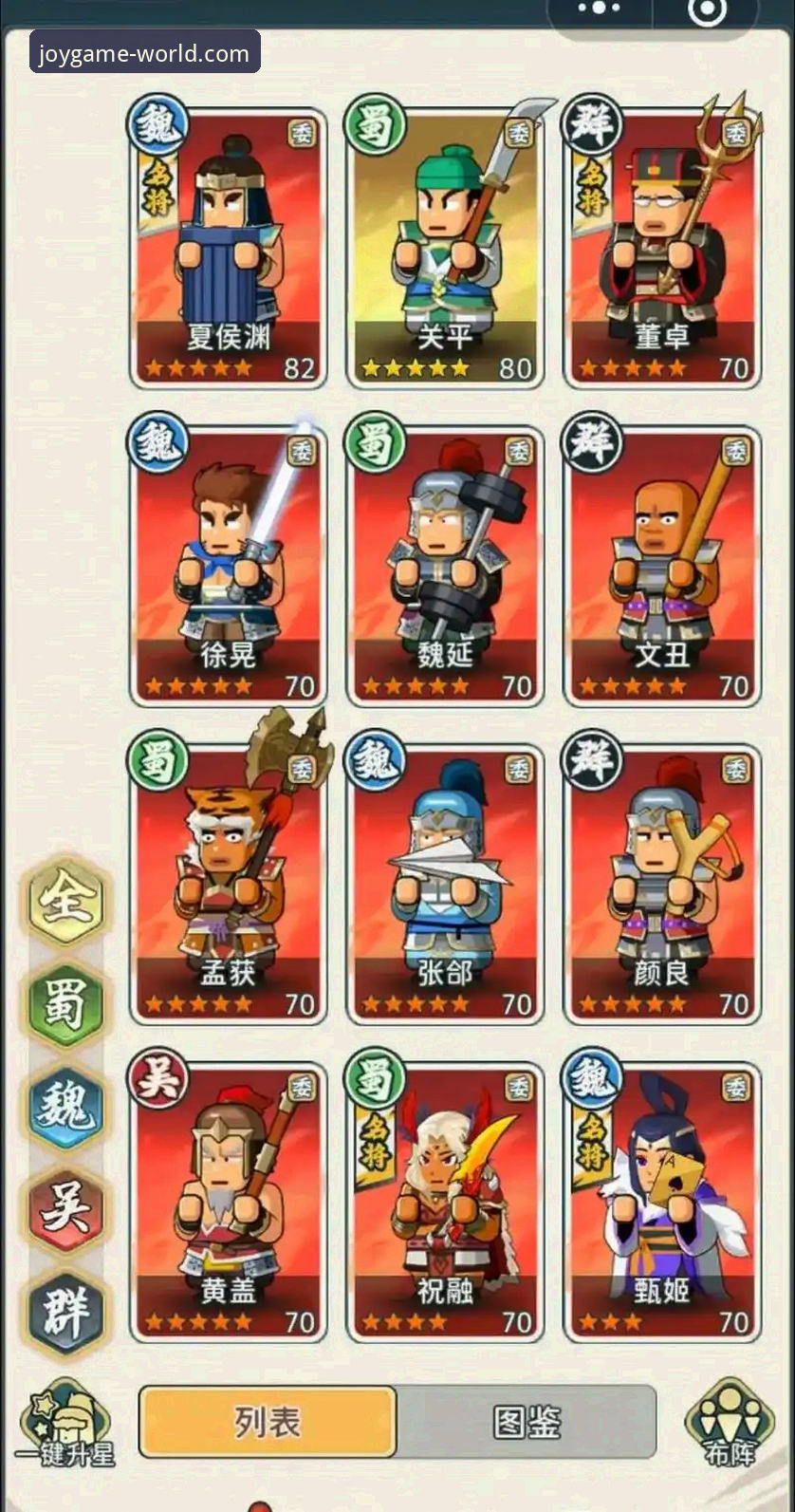Select the 孟获 hero card

(229, 884)
